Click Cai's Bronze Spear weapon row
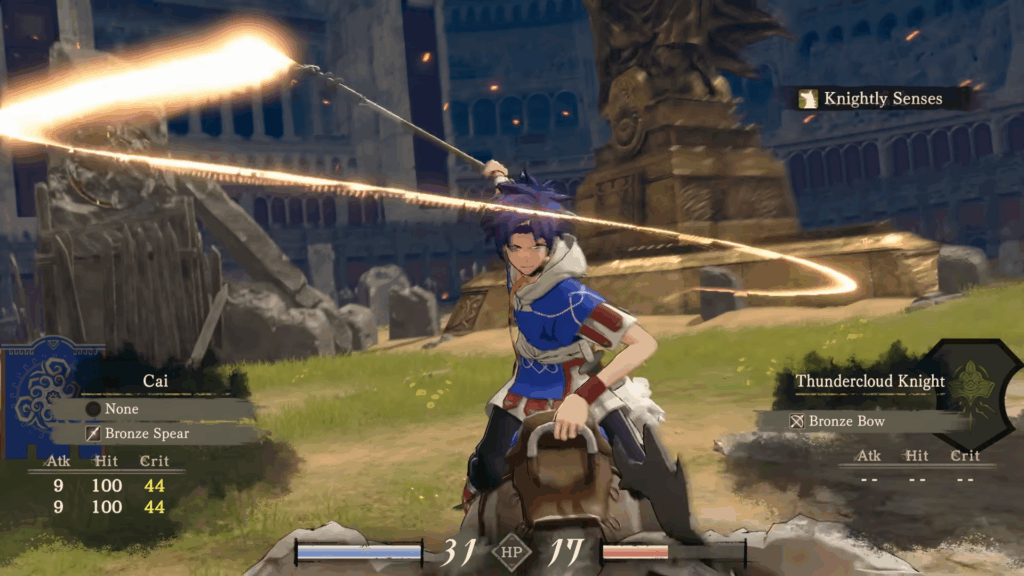Image resolution: width=1024 pixels, height=576 pixels. click(x=155, y=434)
